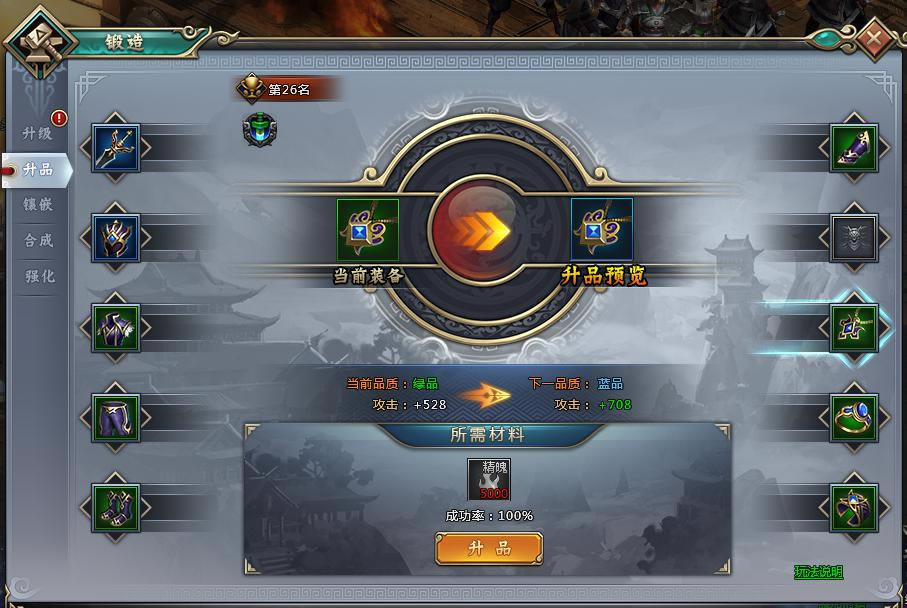Screen dimensions: 907x608
Task: Select the blue gem ring slot
Action: 854,418
